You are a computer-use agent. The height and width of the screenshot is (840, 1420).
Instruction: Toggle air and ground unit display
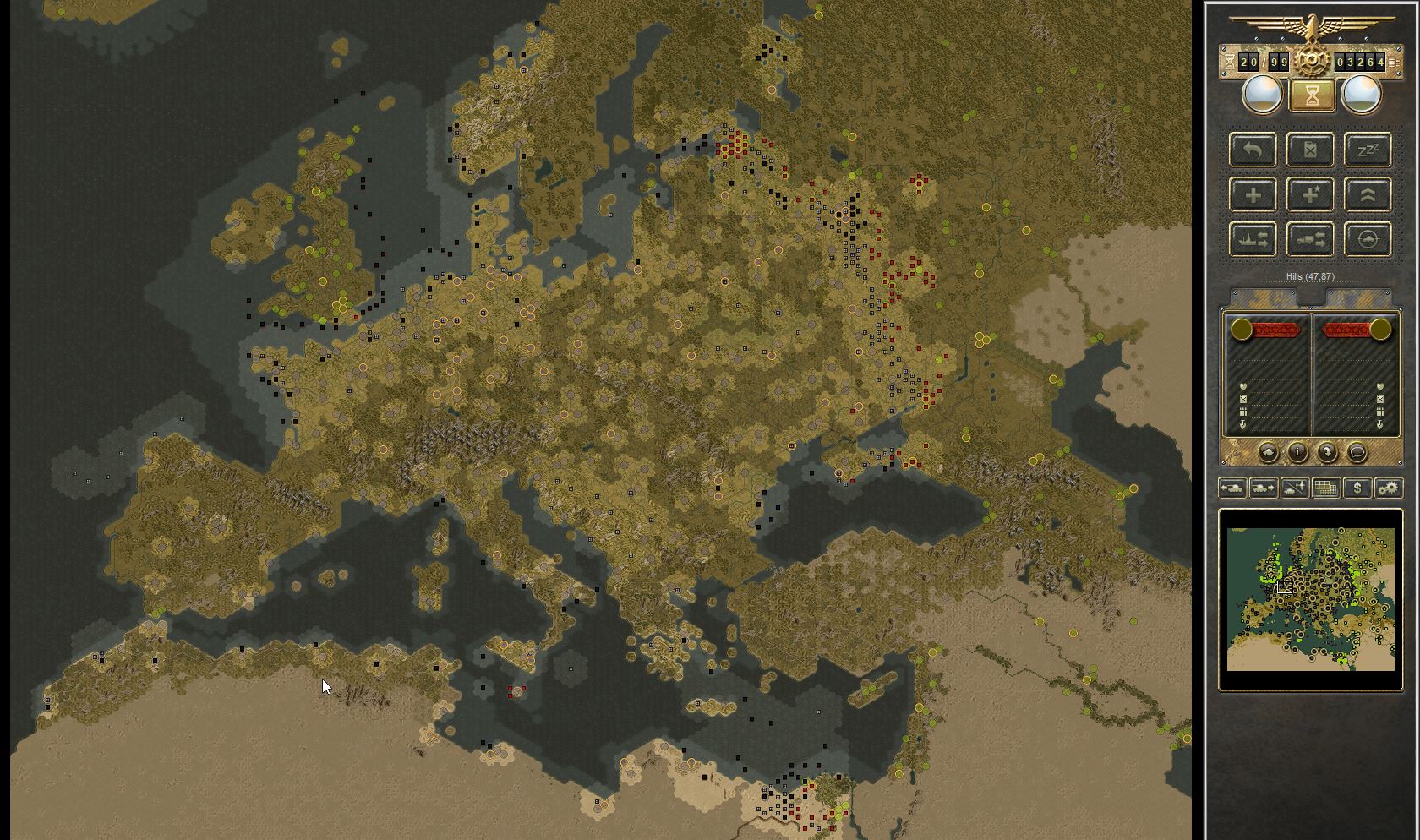pos(1294,488)
